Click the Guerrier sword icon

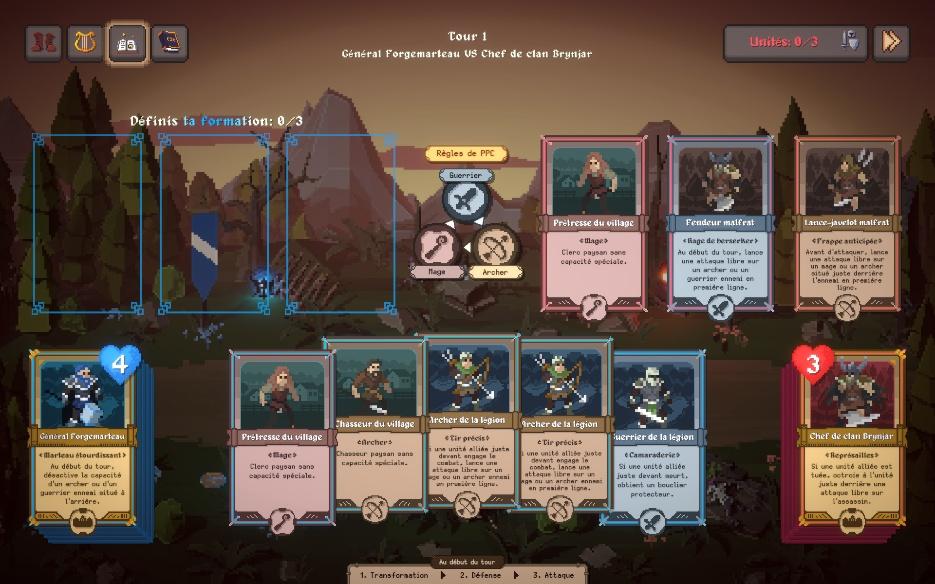pos(465,200)
